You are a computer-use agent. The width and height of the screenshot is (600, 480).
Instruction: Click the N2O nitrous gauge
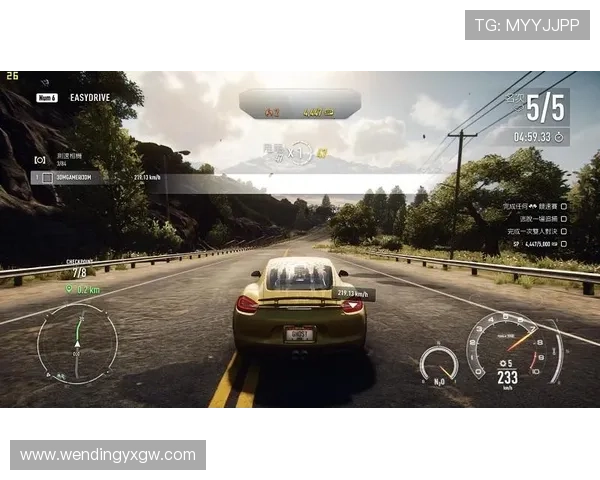pos(438,364)
